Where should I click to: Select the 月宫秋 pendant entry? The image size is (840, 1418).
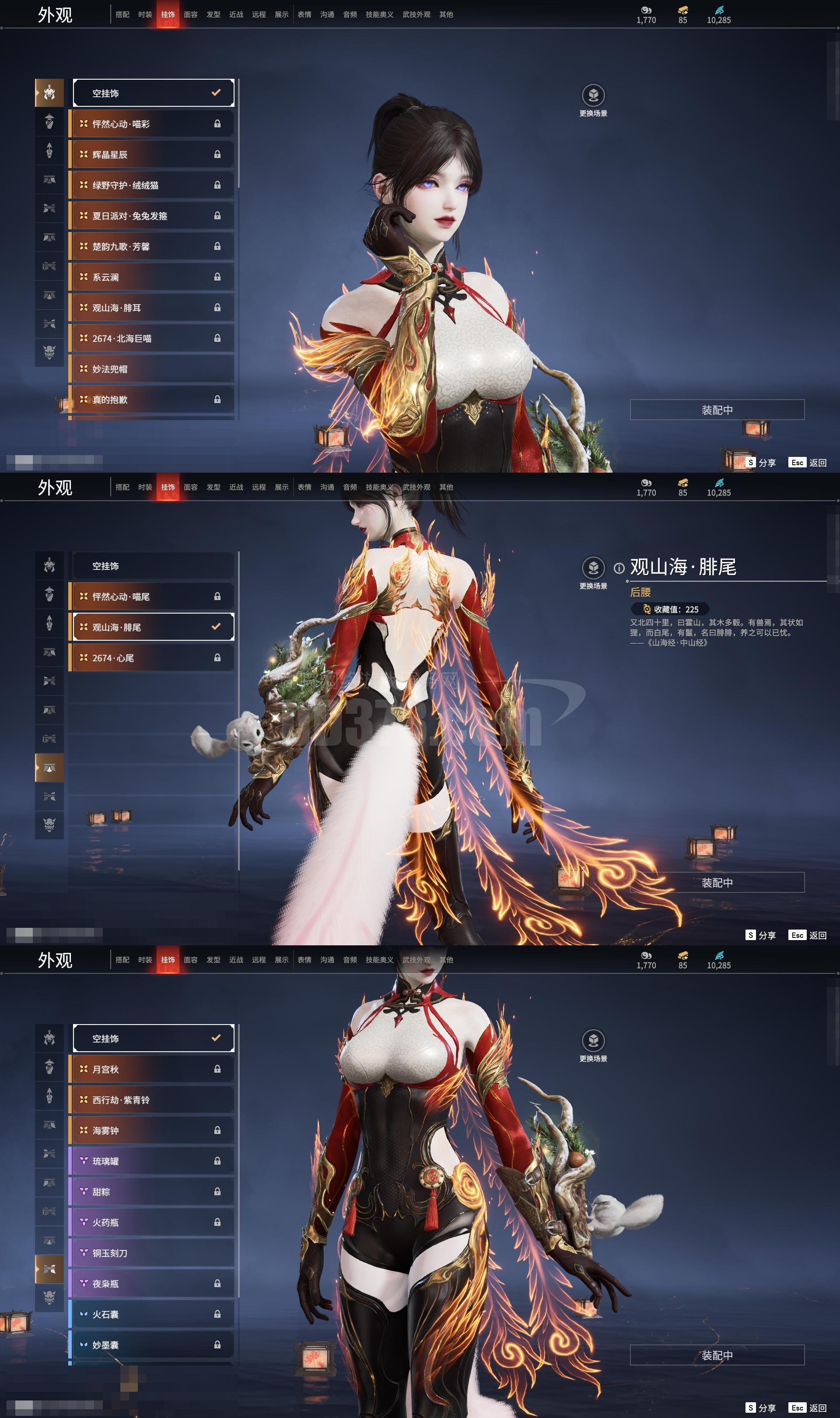coord(152,1069)
